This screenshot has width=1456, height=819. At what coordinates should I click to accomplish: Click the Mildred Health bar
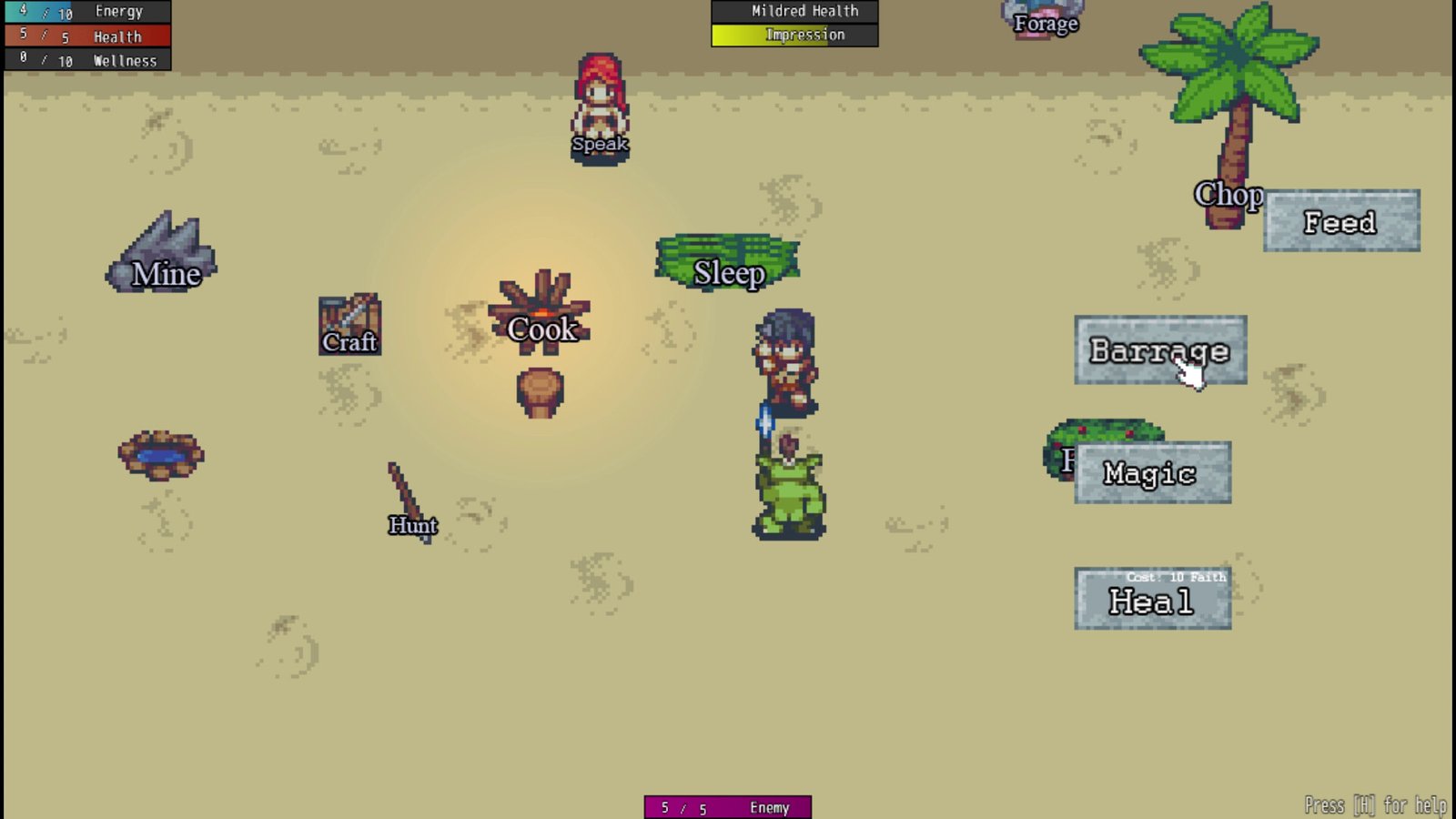click(x=794, y=11)
